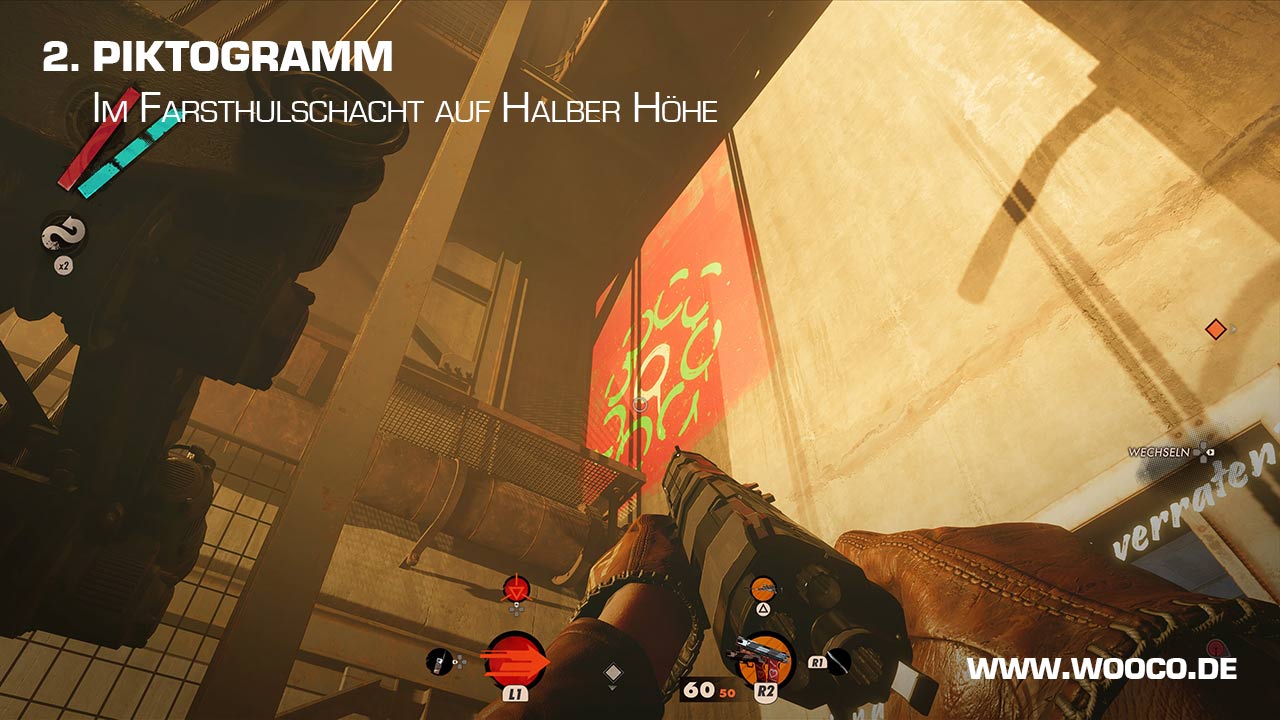The width and height of the screenshot is (1280, 720).
Task: Choose the red triangle slab power icon
Action: (515, 590)
